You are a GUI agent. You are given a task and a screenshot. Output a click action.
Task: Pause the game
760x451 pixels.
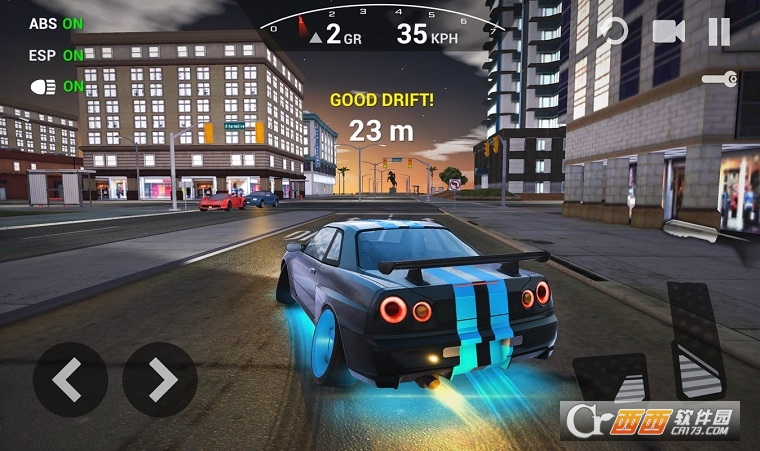pyautogui.click(x=719, y=31)
